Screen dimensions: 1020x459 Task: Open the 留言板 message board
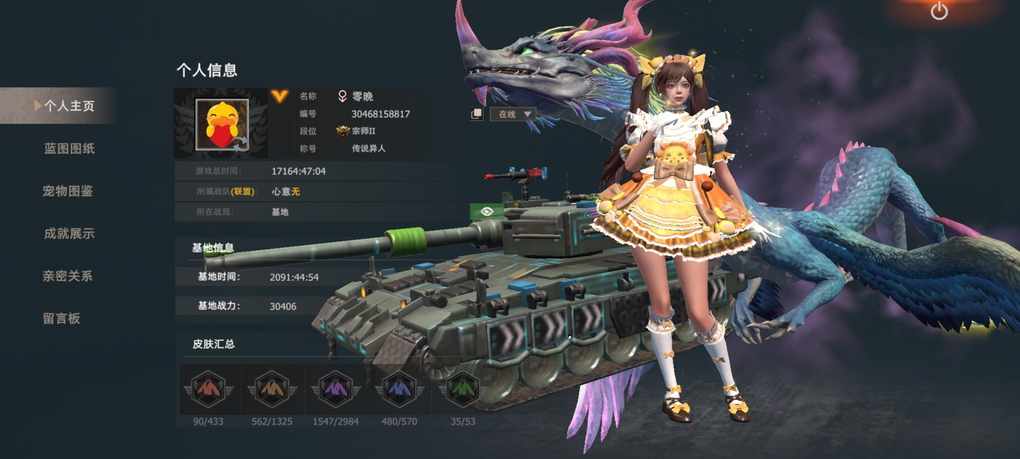pos(61,319)
